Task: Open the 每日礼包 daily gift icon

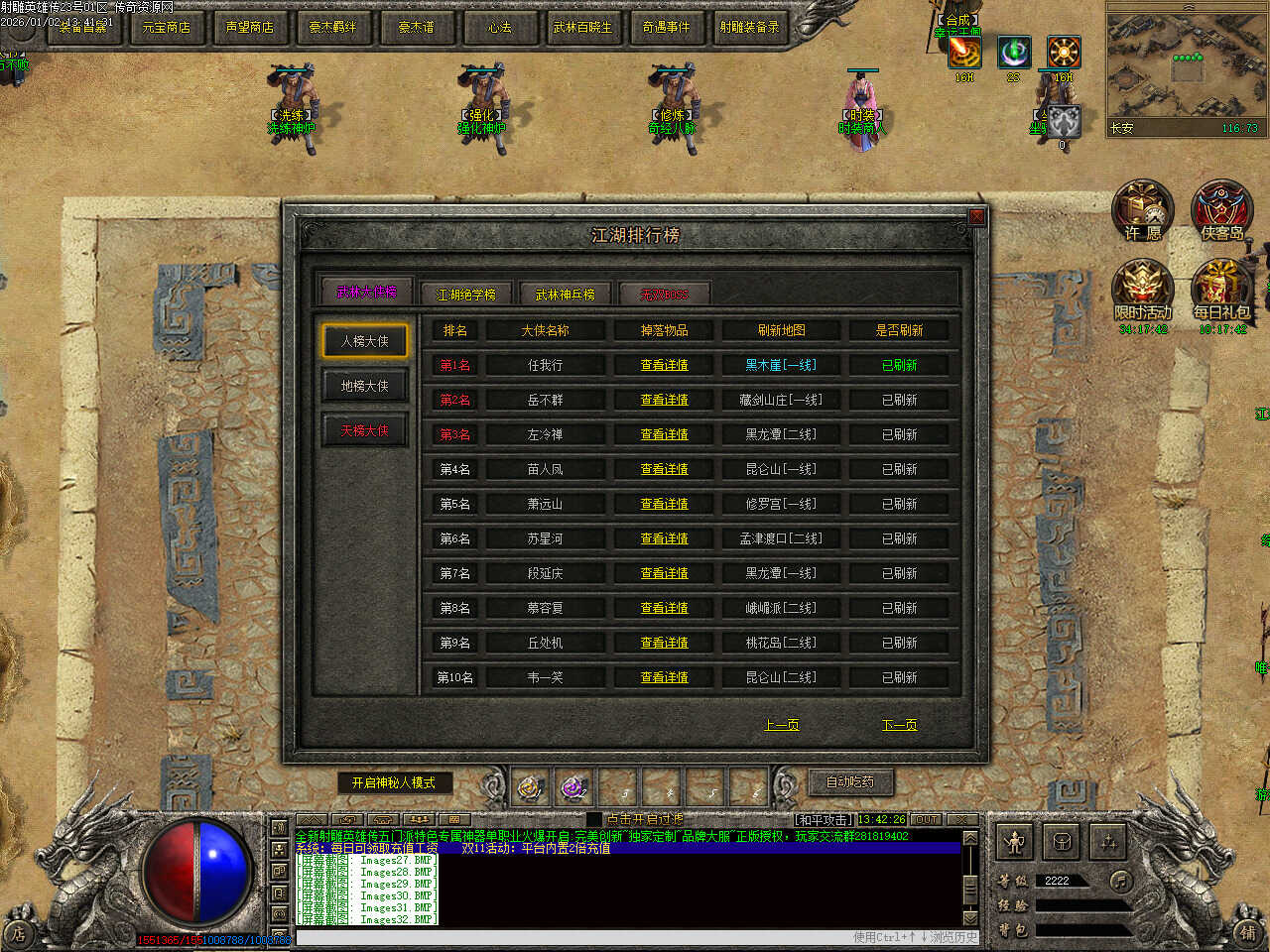Action: point(1221,291)
